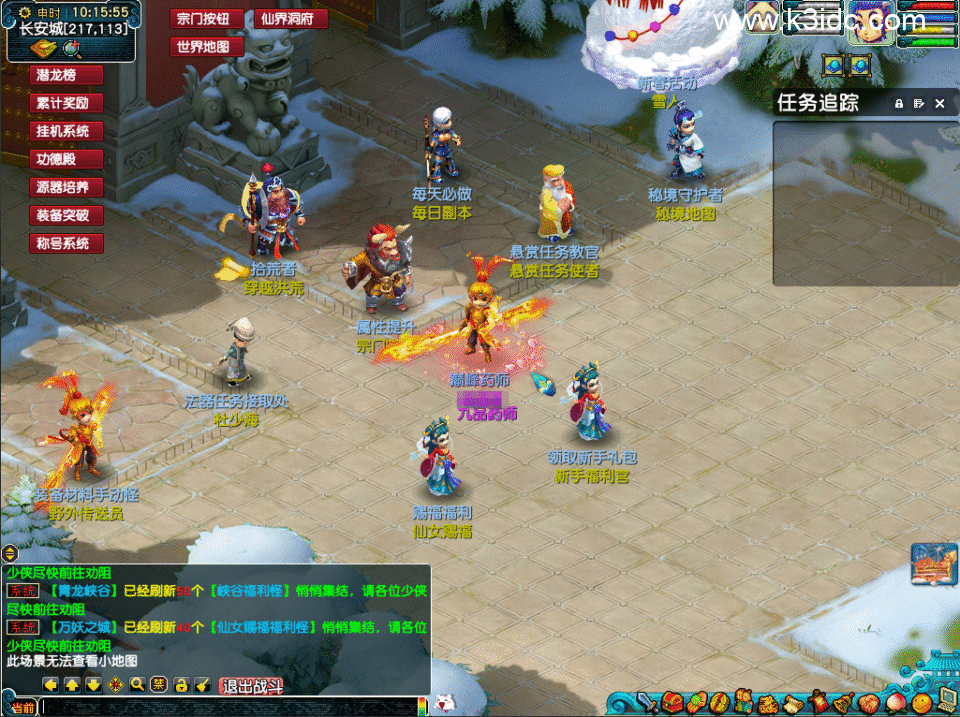960x717 pixels.
Task: Select the blue-haired player character portrait
Action: pyautogui.click(x=869, y=23)
